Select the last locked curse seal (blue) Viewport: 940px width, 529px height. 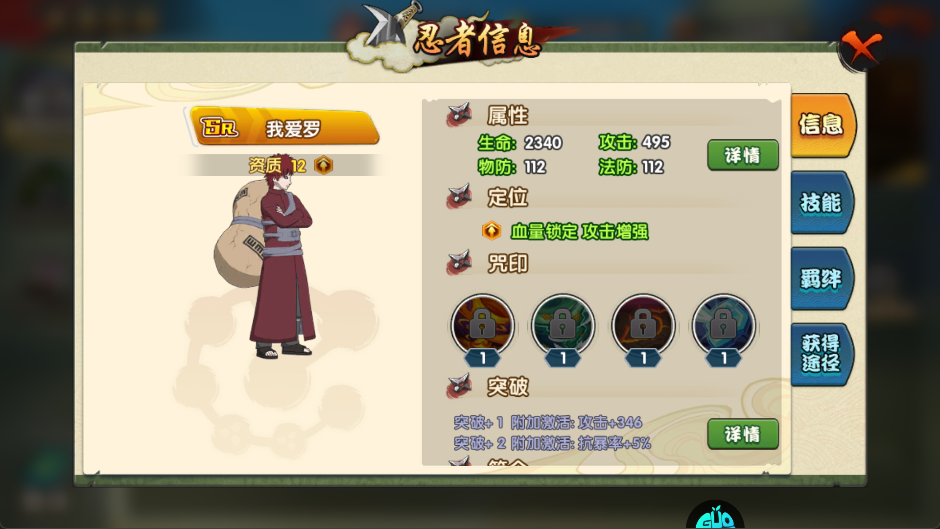coord(723,325)
